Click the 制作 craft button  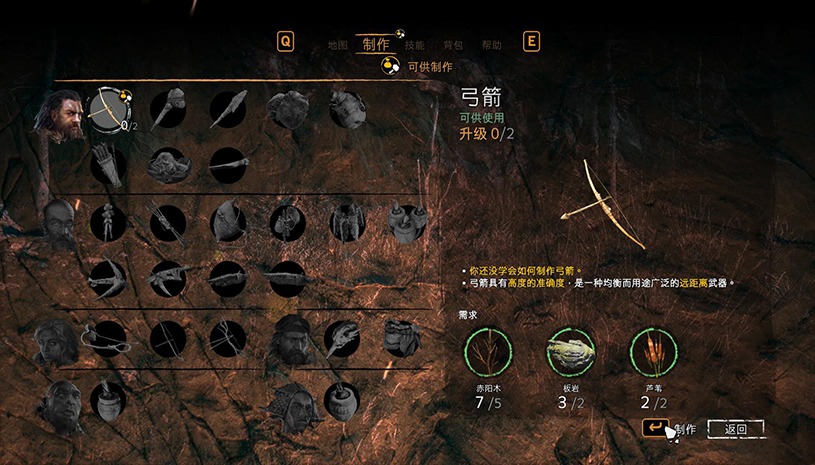click(670, 429)
